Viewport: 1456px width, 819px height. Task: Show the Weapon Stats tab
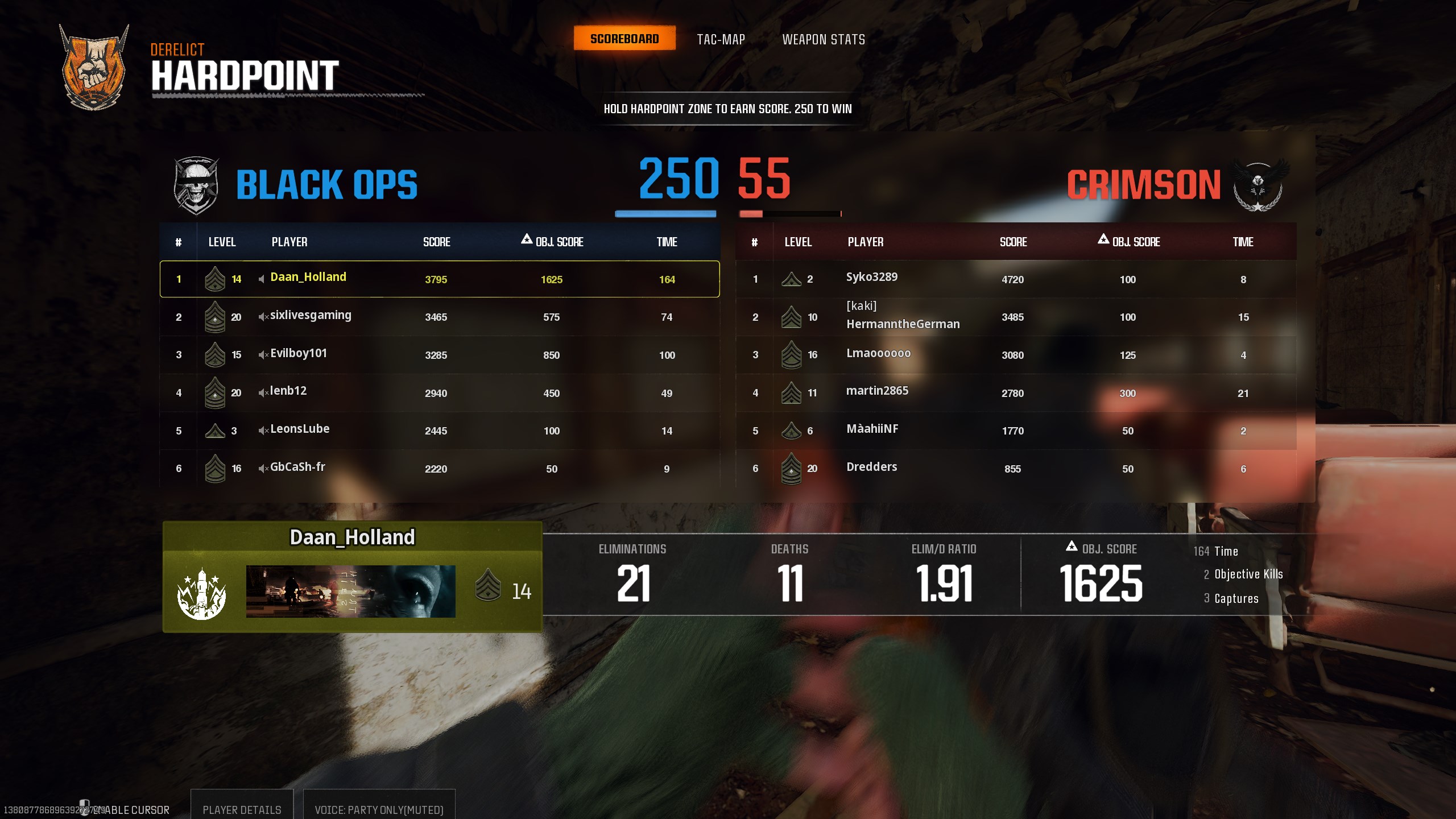coord(823,39)
